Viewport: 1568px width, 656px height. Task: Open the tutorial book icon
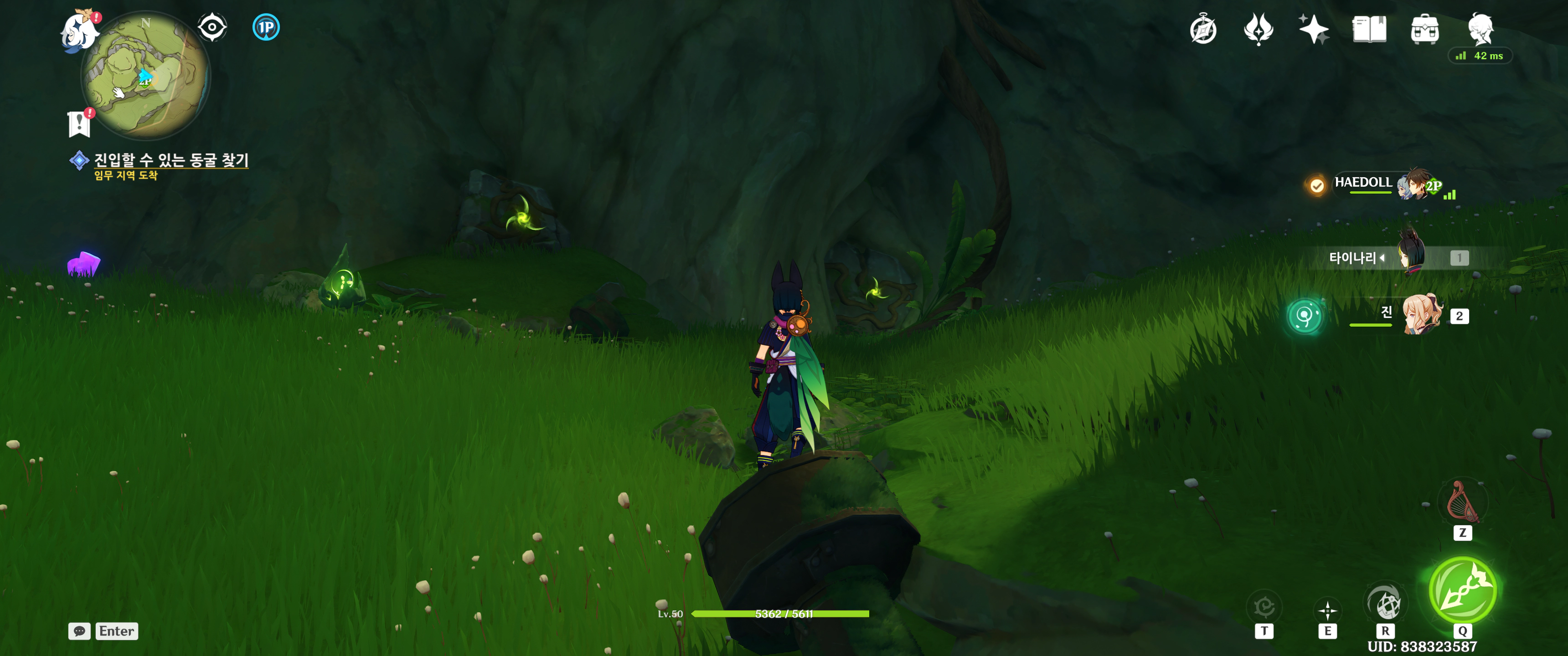[x=1369, y=29]
